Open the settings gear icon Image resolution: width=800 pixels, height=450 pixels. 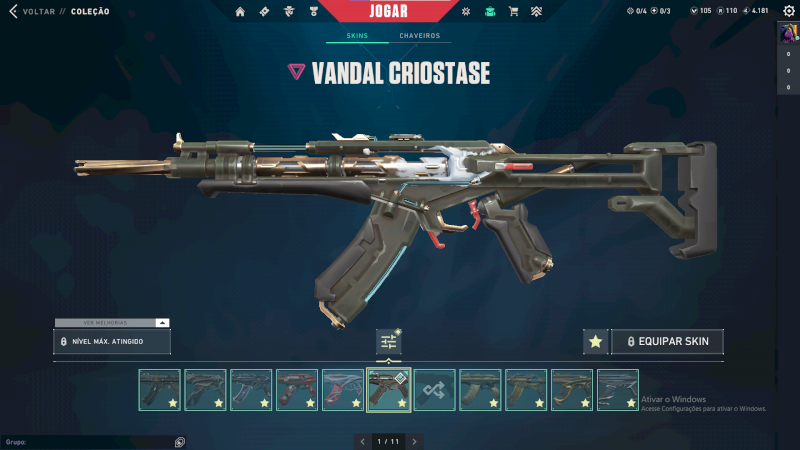click(x=464, y=12)
